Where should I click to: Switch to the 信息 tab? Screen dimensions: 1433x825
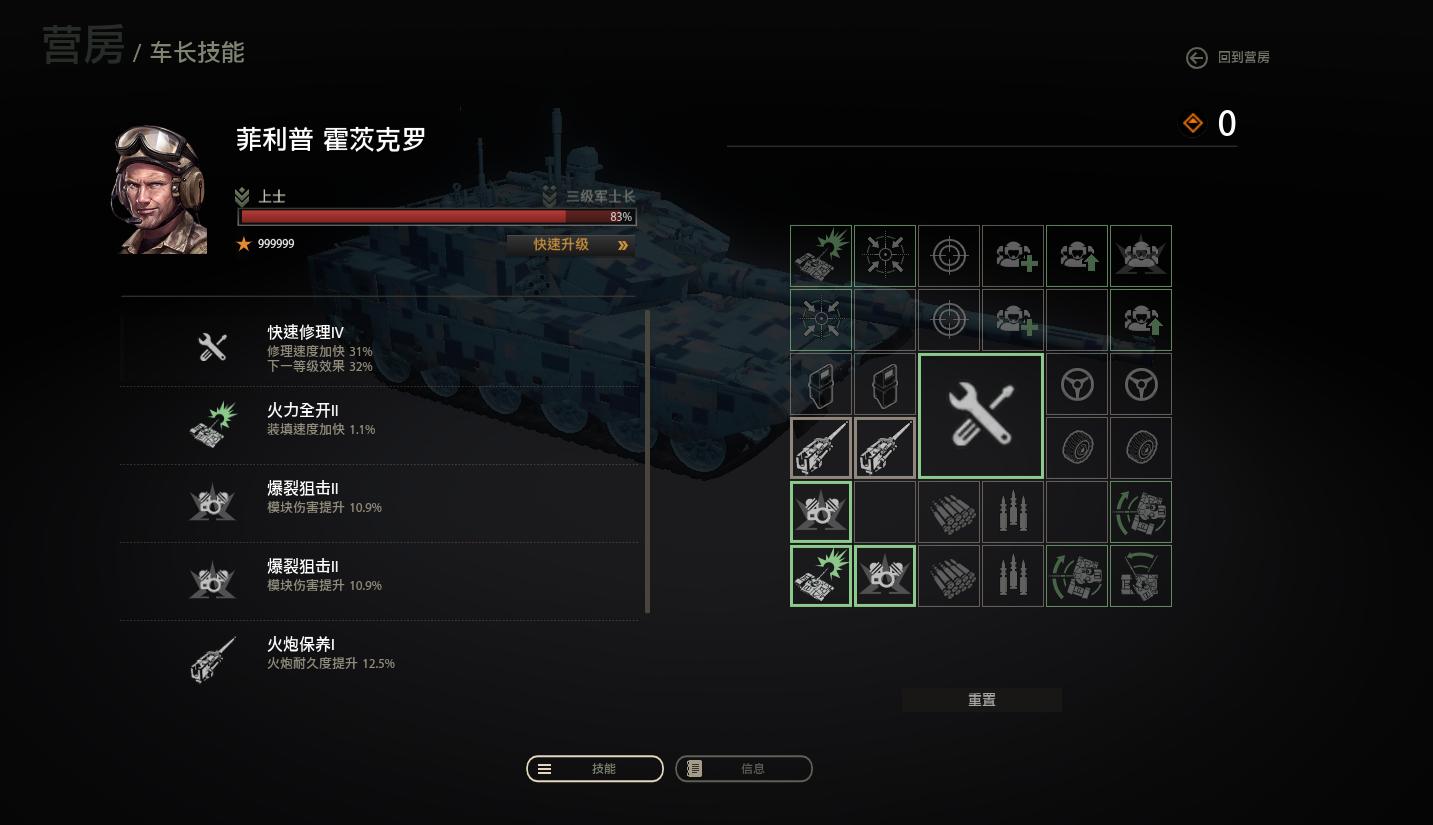pyautogui.click(x=744, y=768)
